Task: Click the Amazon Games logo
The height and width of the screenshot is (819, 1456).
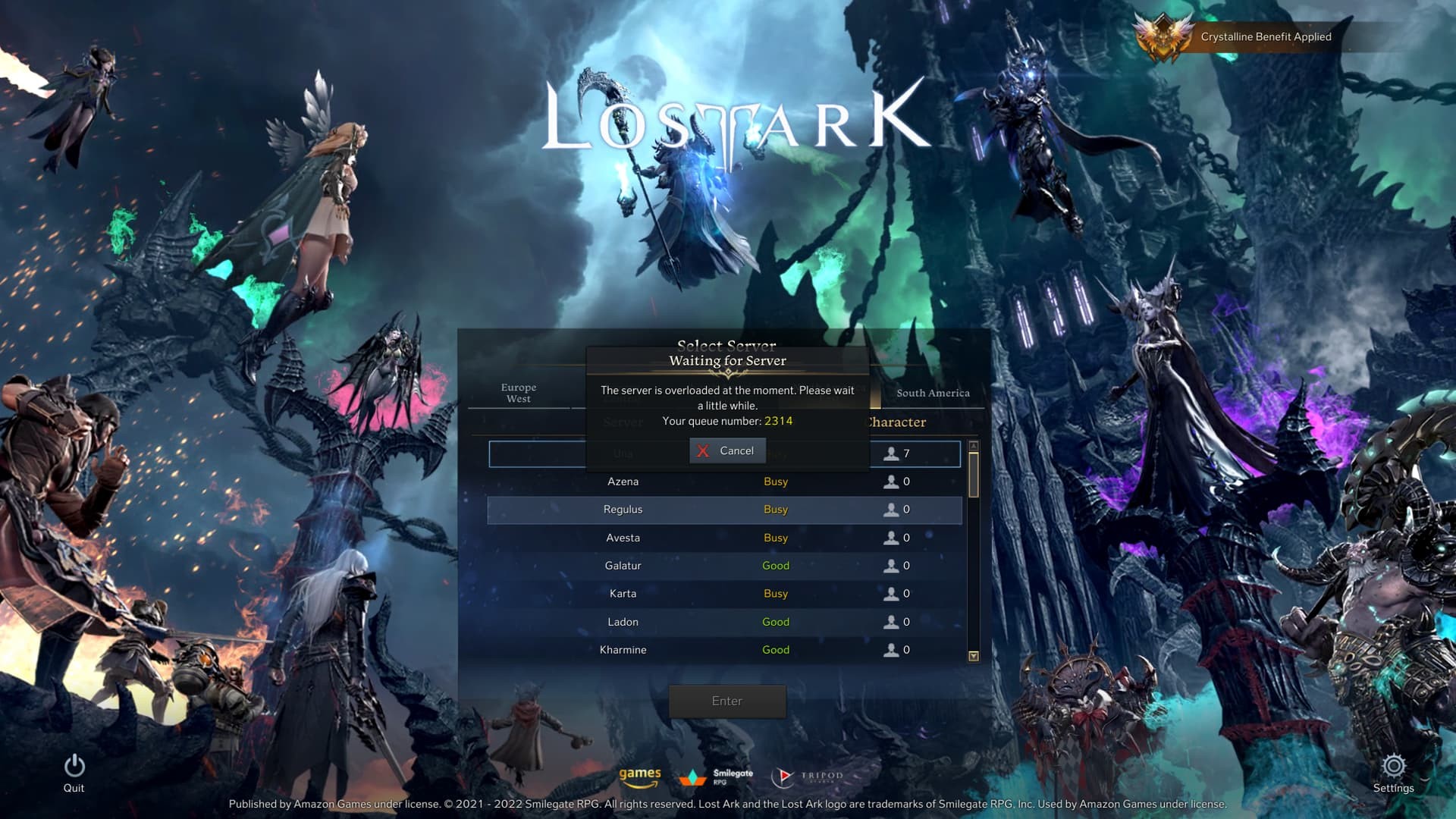Action: pos(641,776)
